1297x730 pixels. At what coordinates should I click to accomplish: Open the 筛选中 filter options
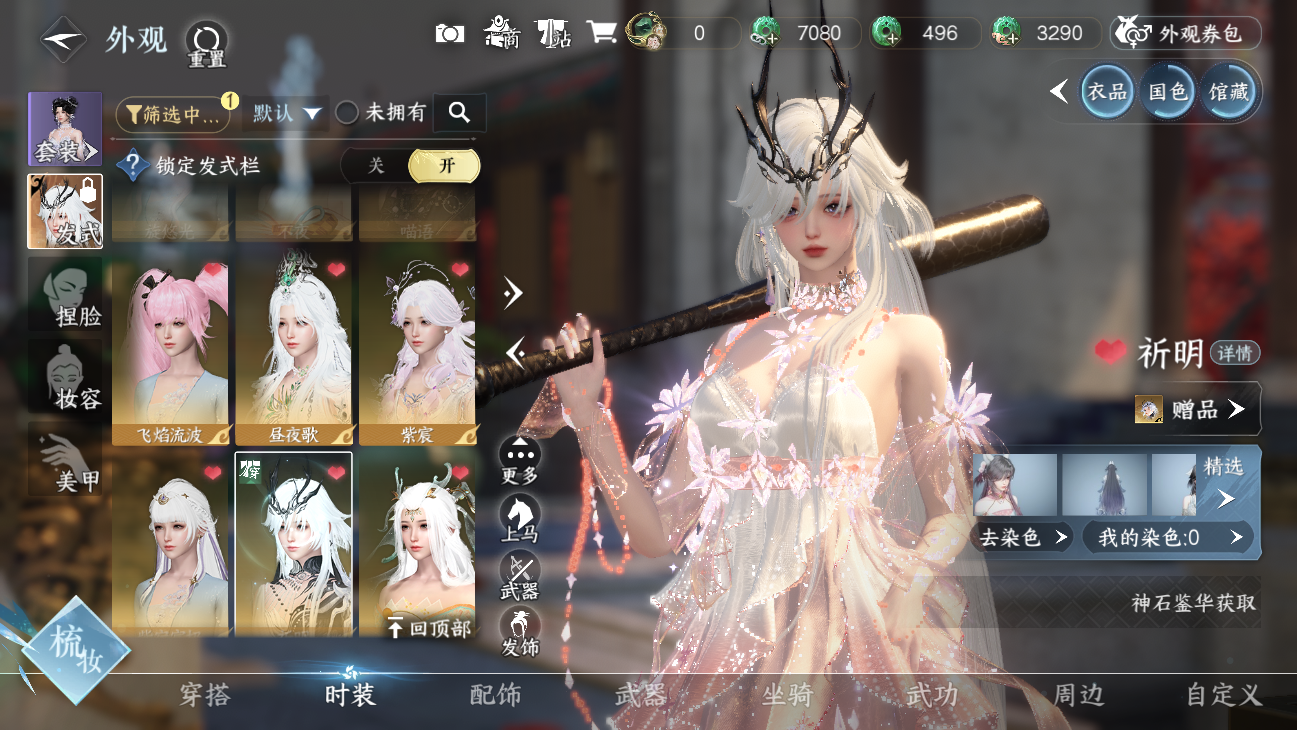(x=173, y=114)
